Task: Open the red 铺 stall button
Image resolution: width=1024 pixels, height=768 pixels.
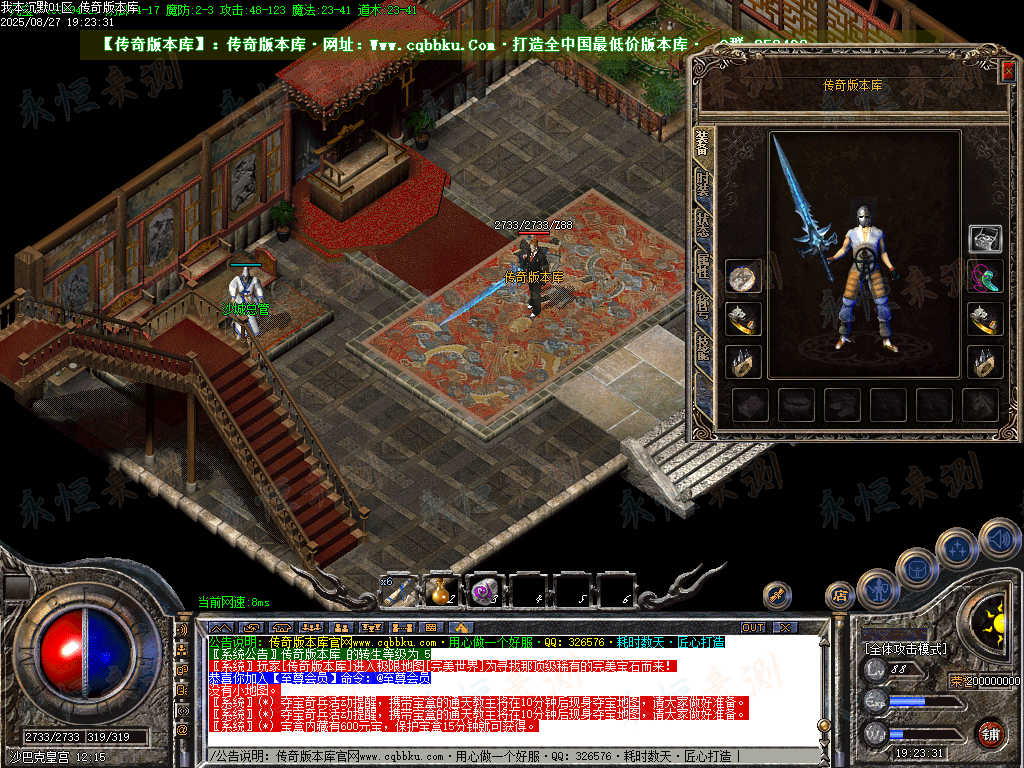Action: [x=991, y=733]
